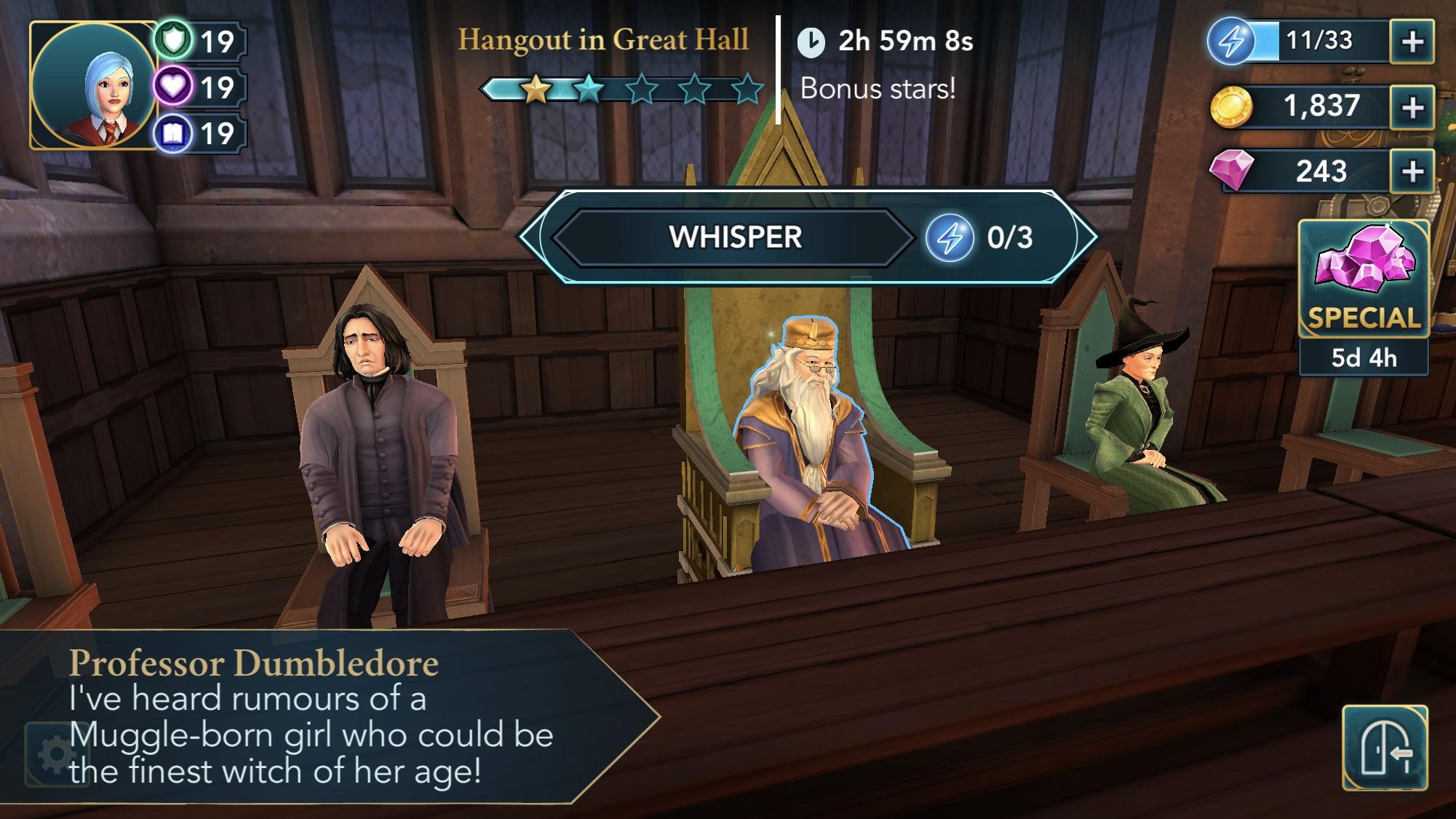Open settings with the gear icon
This screenshot has width=1456, height=819.
(x=55, y=755)
